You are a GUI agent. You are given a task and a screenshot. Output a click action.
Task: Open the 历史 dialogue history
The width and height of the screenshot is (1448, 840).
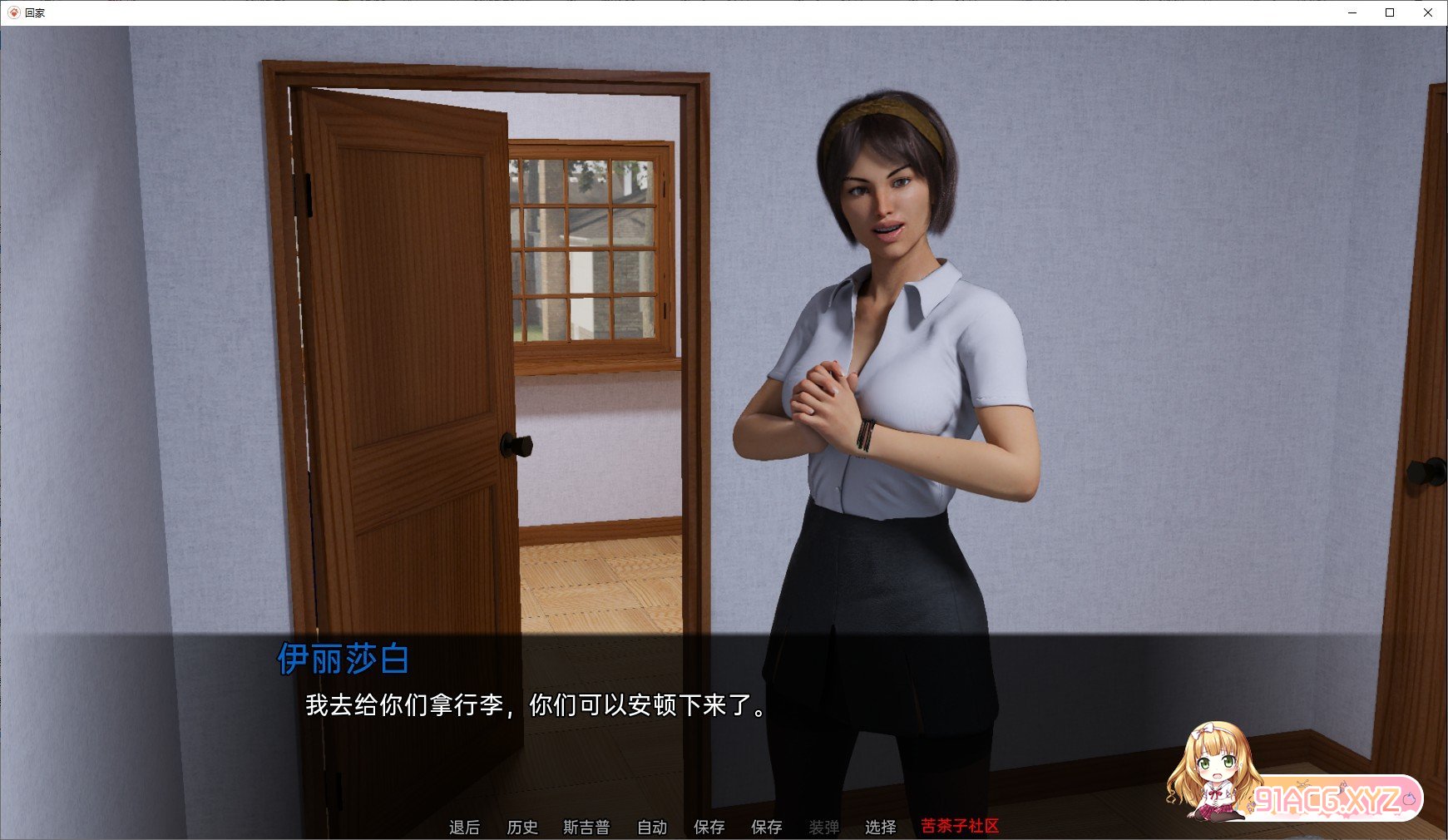(523, 828)
